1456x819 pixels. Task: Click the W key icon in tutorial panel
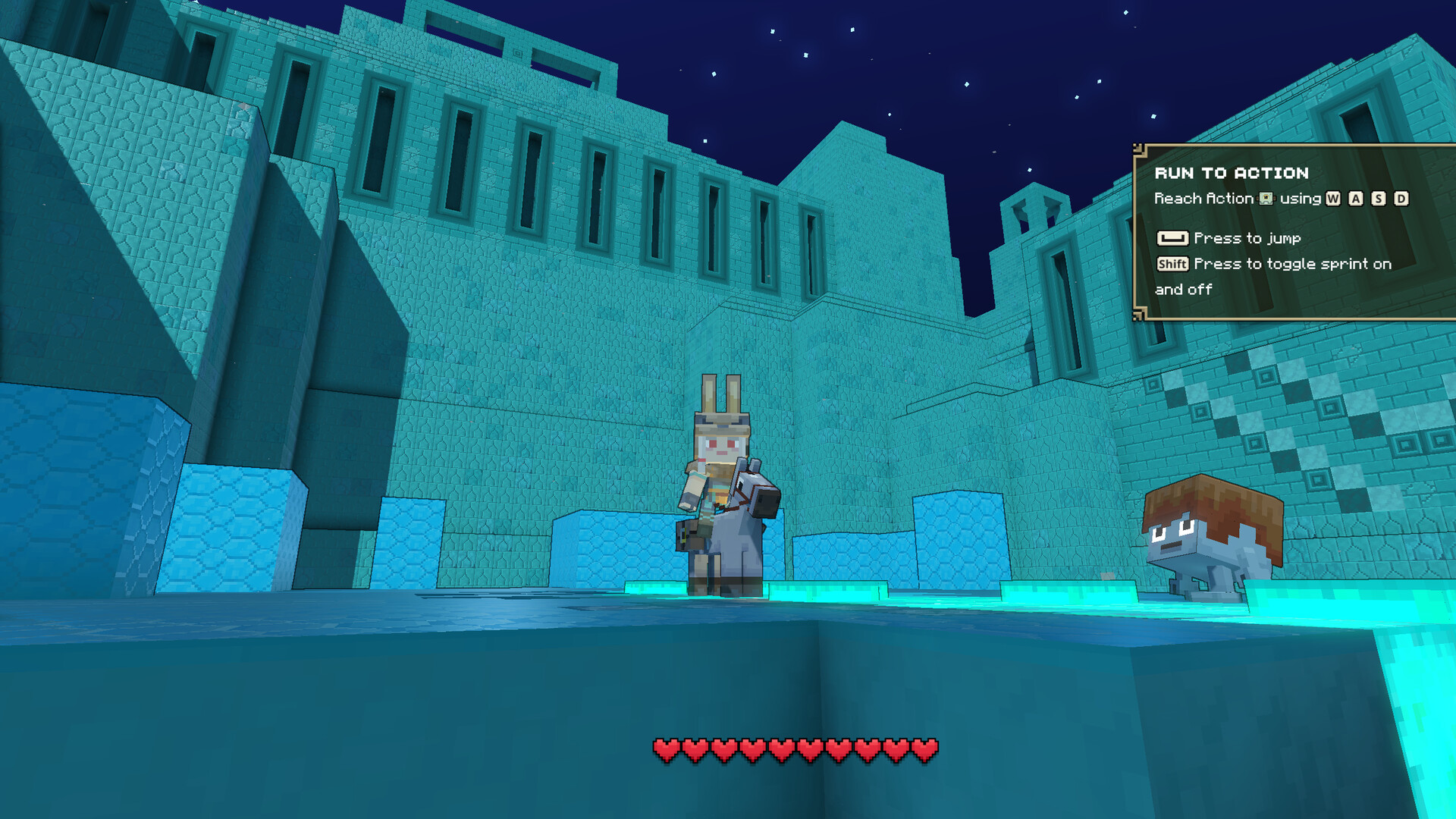(x=1332, y=199)
